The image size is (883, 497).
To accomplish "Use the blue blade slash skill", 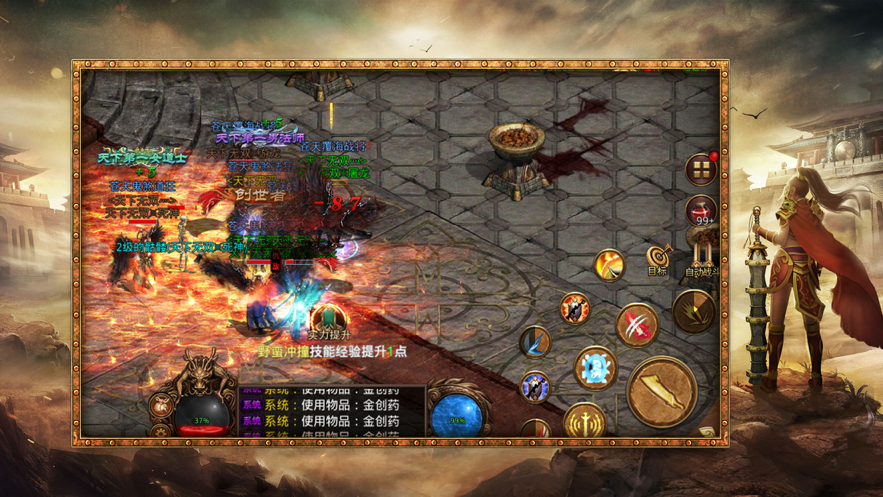I will point(535,342).
